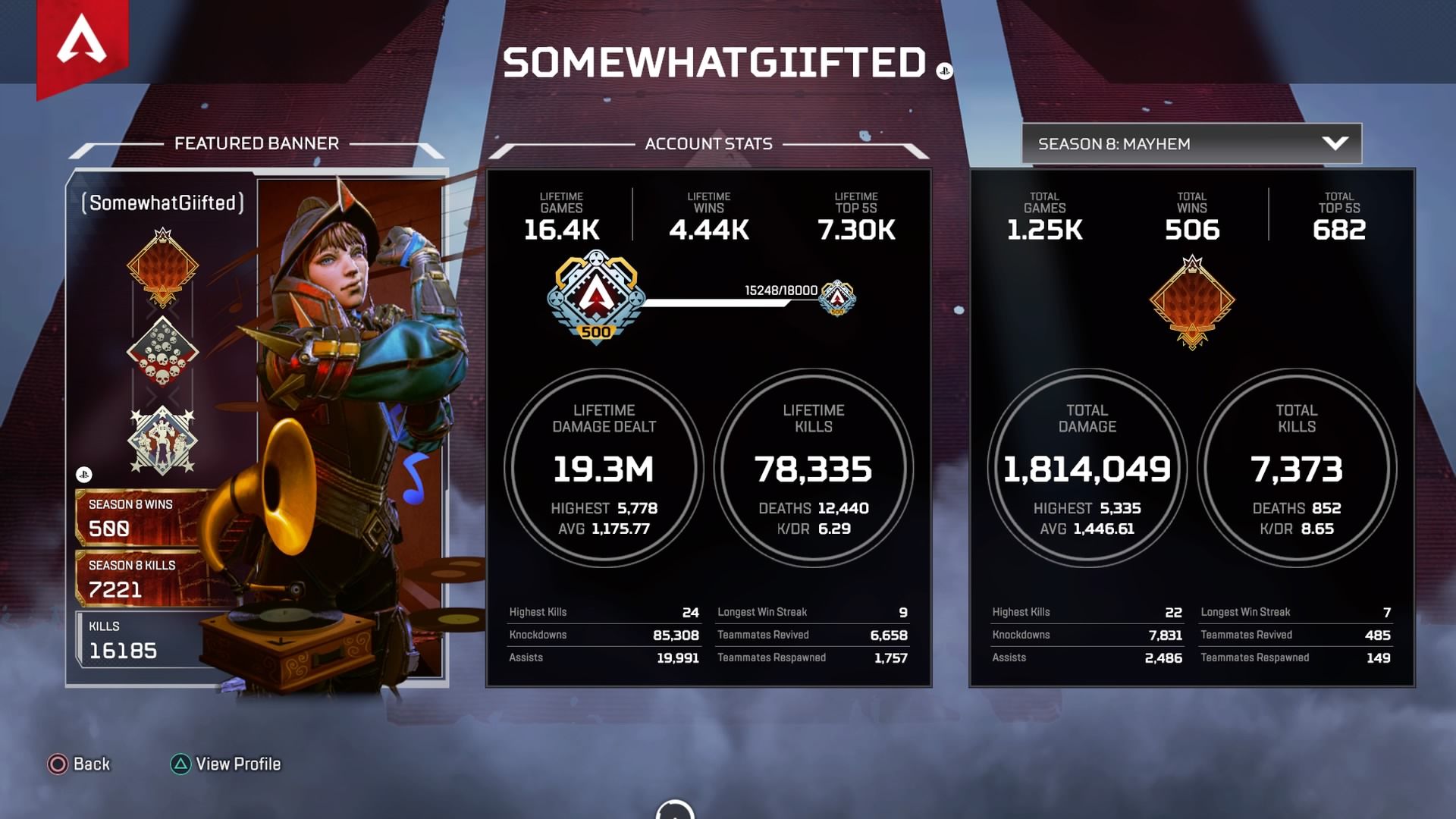Image resolution: width=1456 pixels, height=819 pixels.
Task: Collapse the ACCOUNT STATS panel header
Action: click(708, 143)
